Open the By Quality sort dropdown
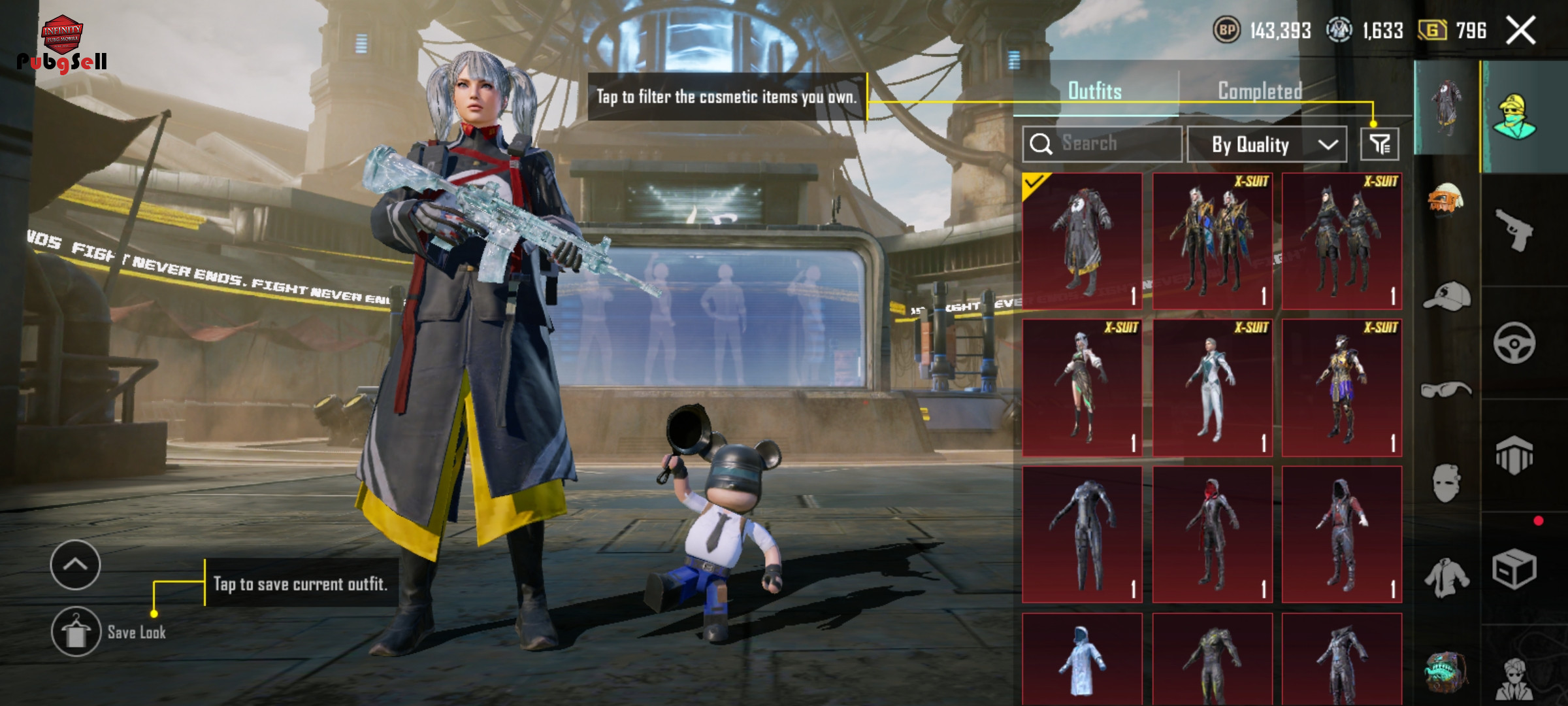This screenshot has height=706, width=1568. tap(1266, 144)
